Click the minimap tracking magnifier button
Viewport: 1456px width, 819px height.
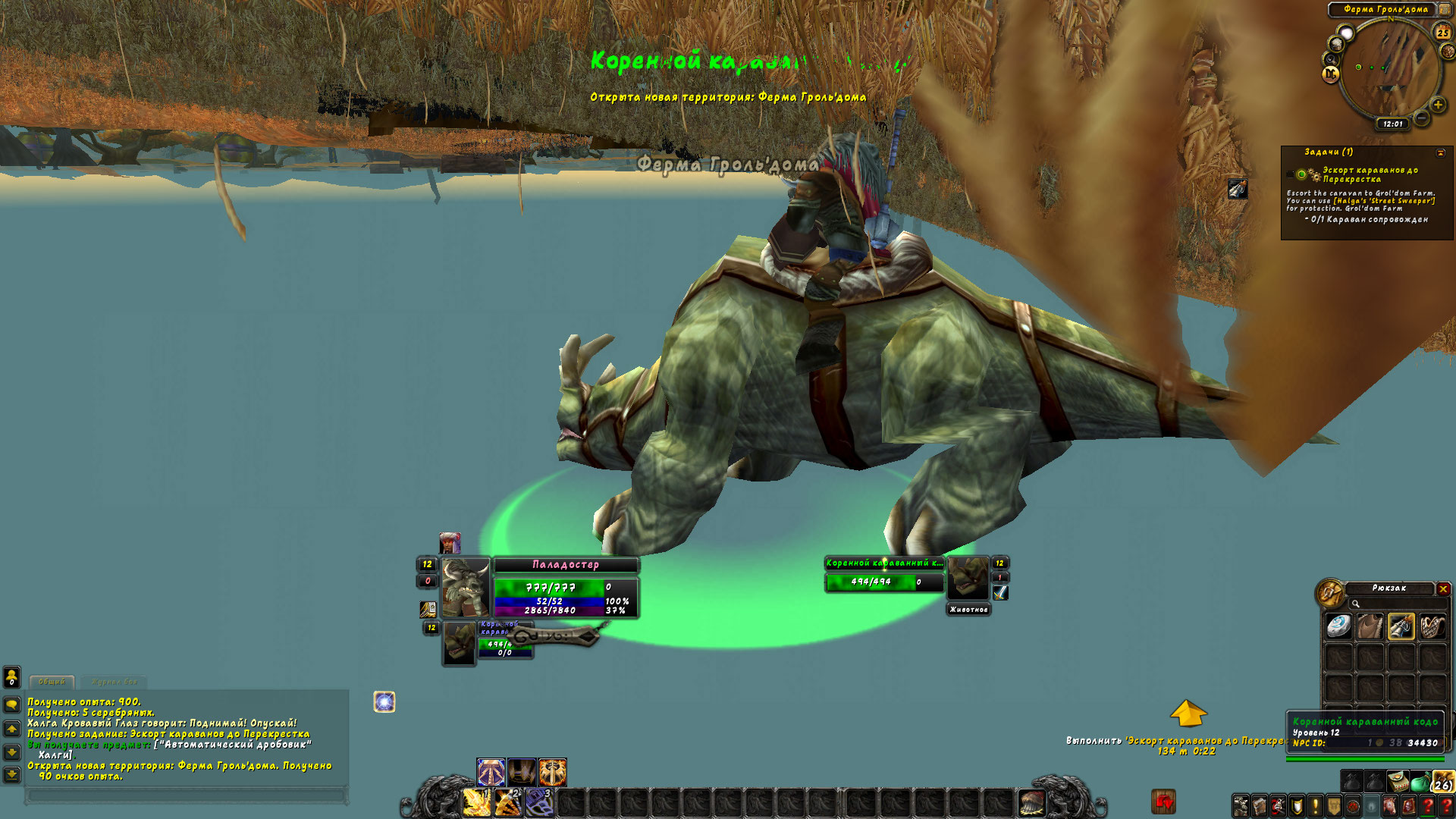[1332, 59]
